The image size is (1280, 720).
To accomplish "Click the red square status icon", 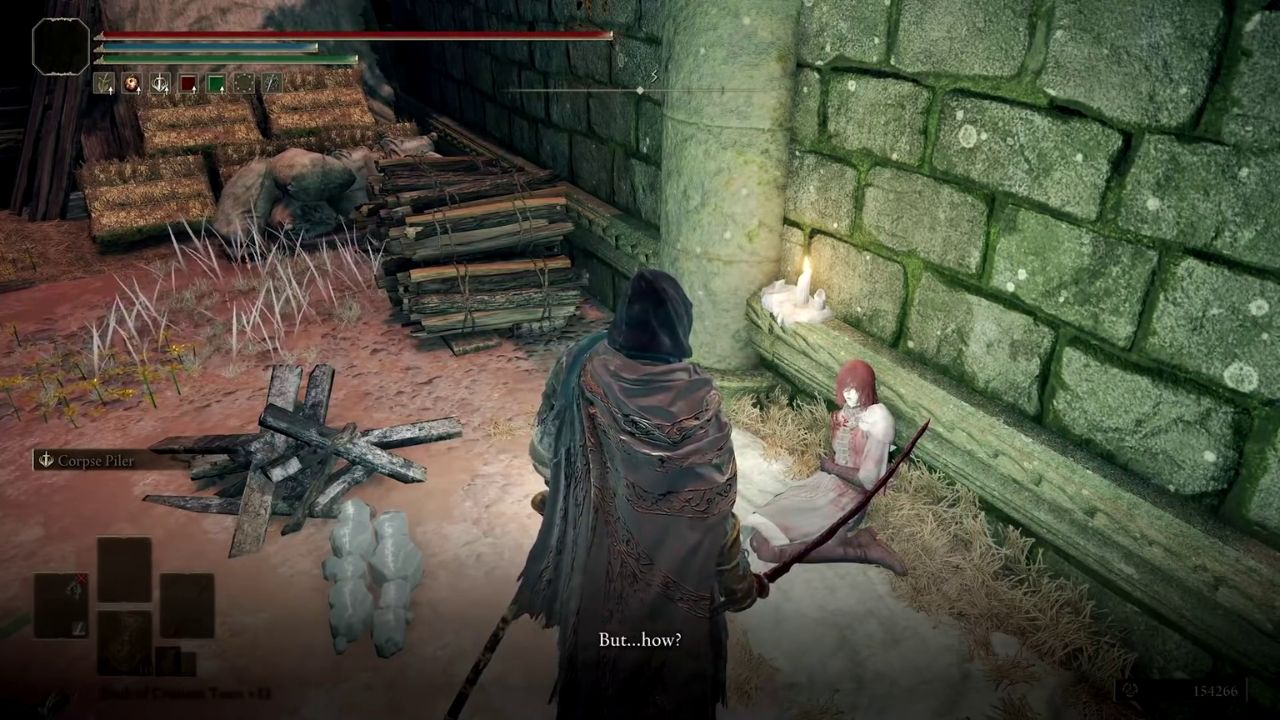I will click(x=188, y=83).
